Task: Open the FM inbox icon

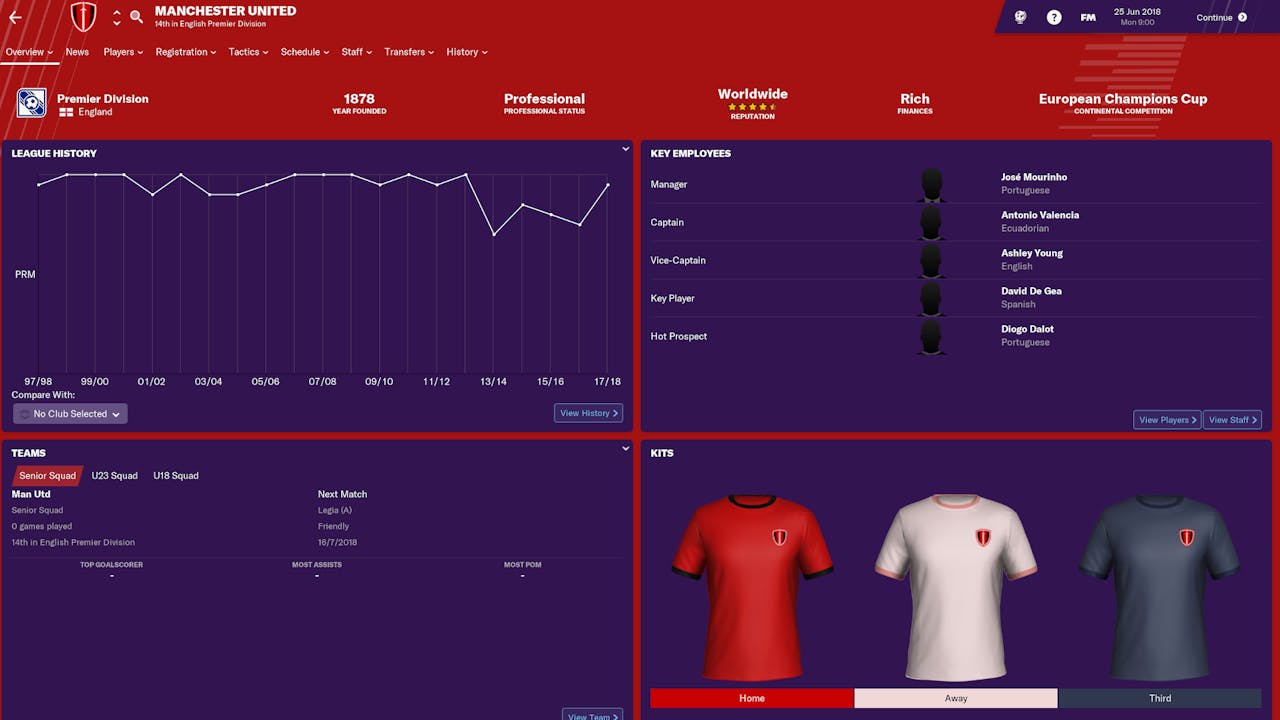Action: (1087, 16)
